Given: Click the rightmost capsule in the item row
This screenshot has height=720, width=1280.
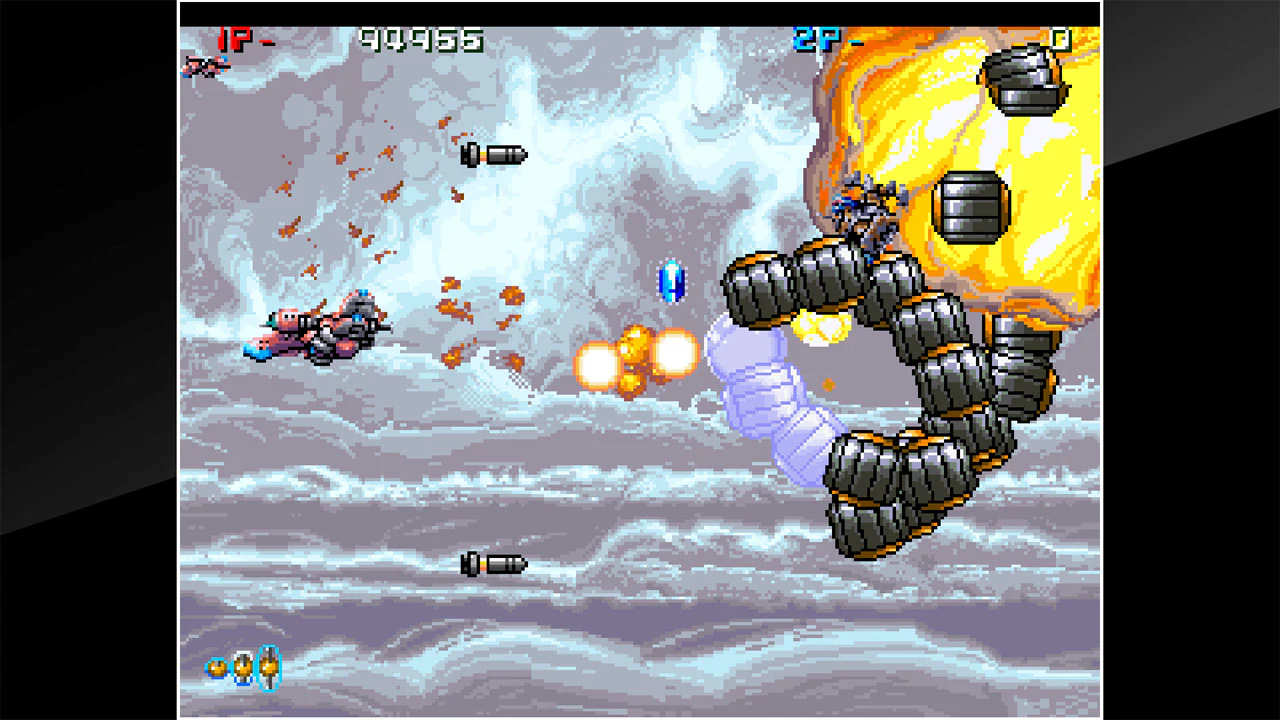Looking at the screenshot, I should tap(268, 668).
